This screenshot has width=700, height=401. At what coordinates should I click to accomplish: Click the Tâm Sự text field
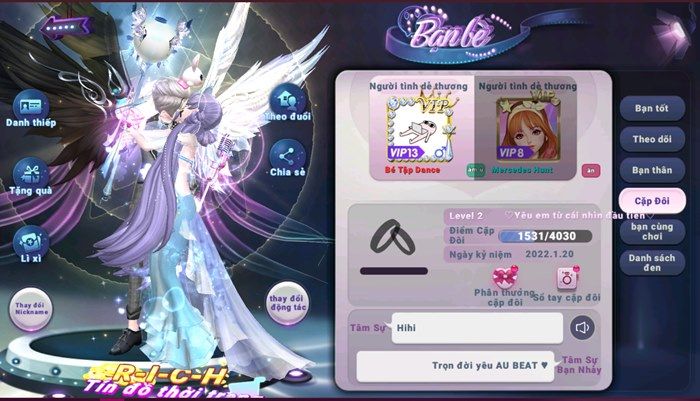tap(477, 327)
